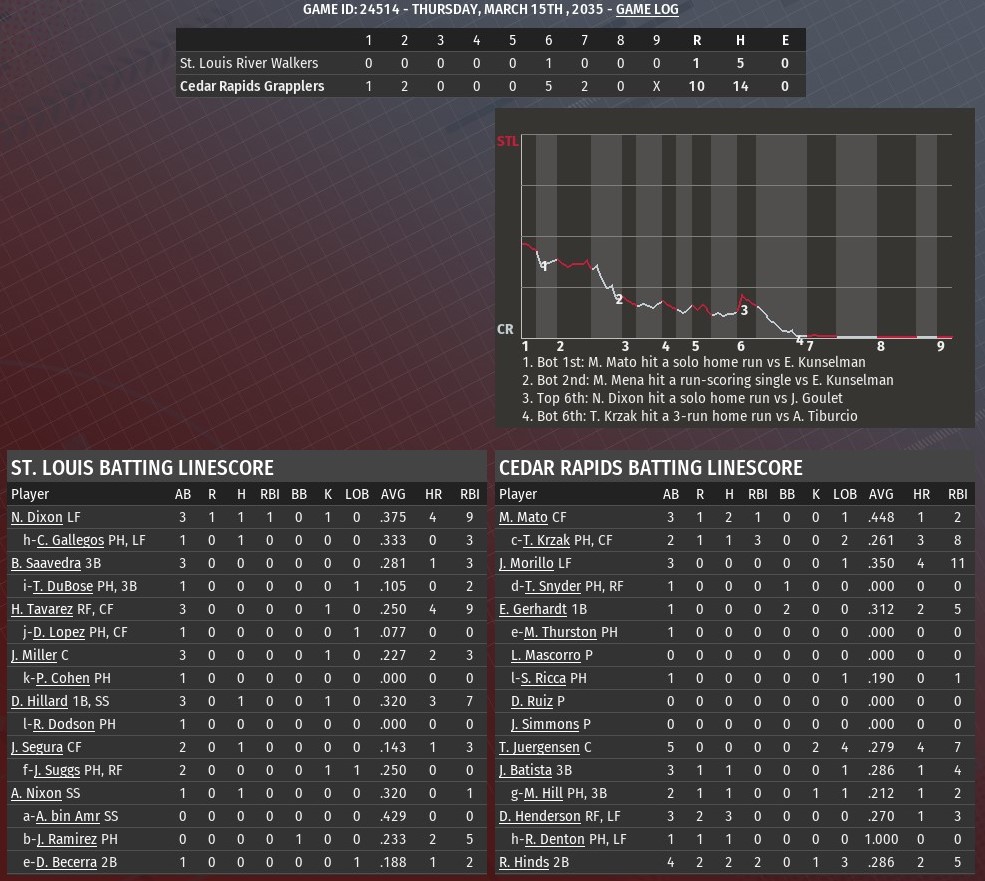Choose D. Becerra in the linescore

coord(66,862)
